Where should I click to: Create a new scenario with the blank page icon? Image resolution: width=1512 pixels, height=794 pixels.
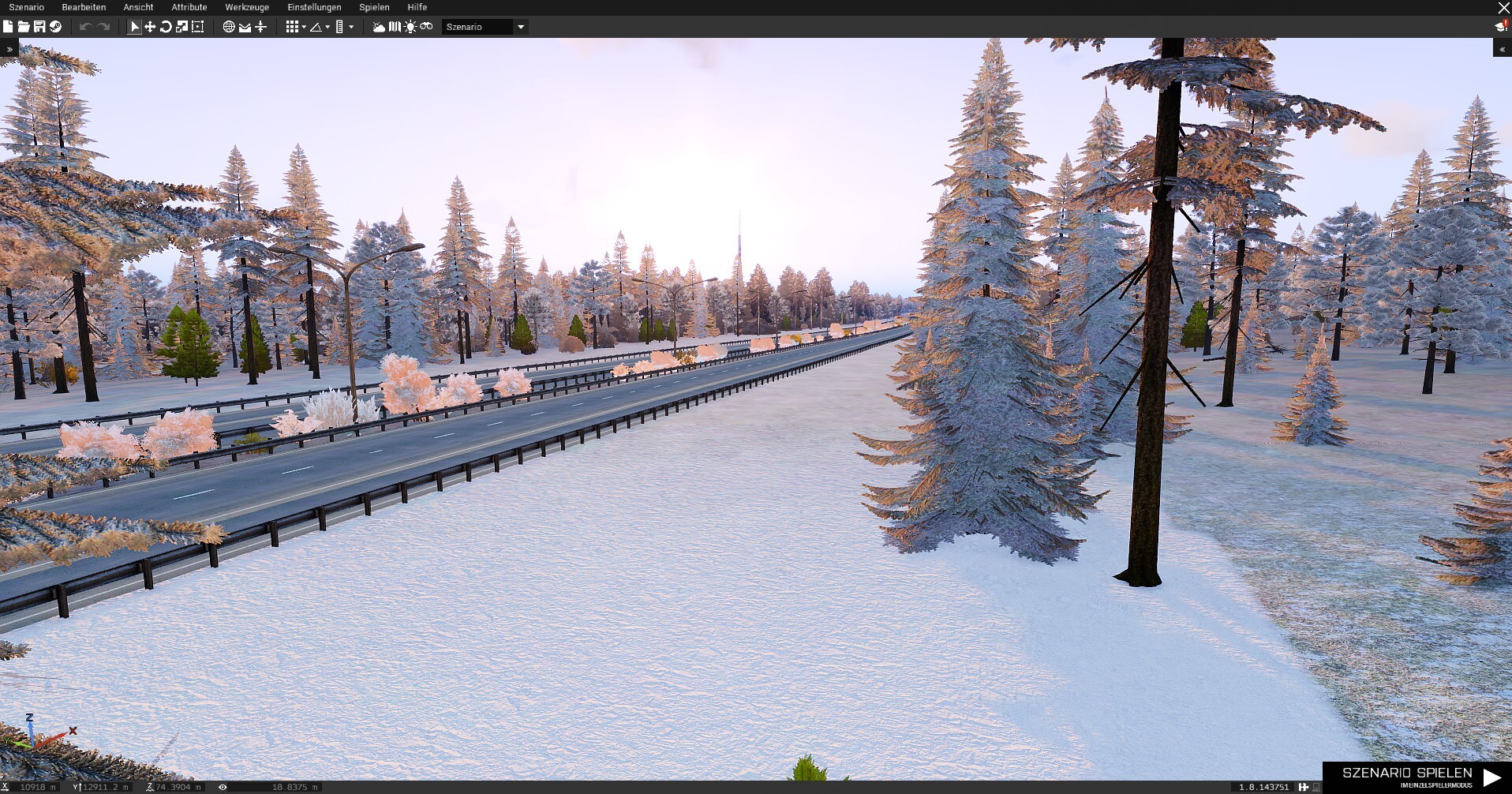(8, 27)
